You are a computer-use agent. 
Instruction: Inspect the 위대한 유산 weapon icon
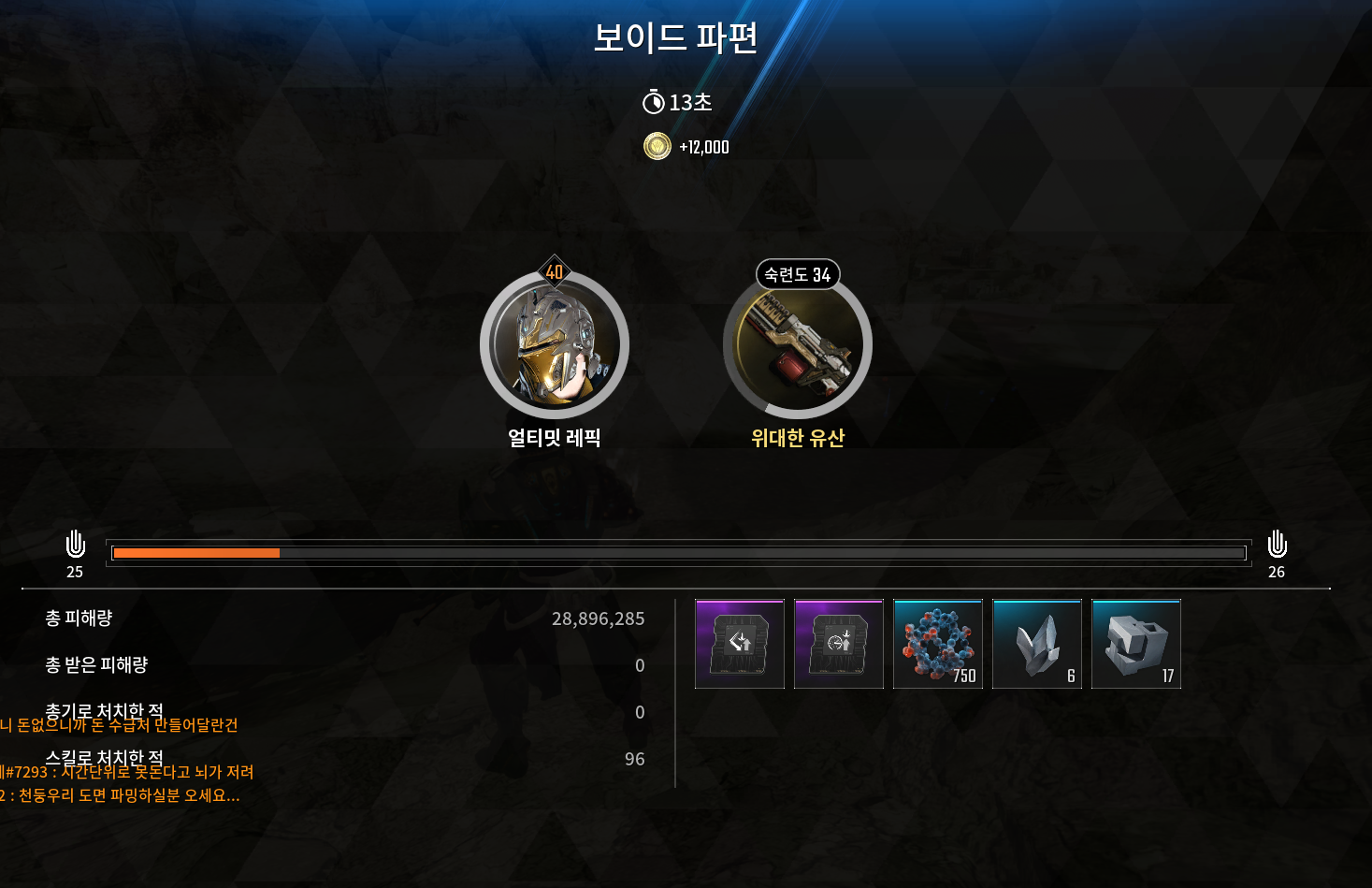[797, 344]
